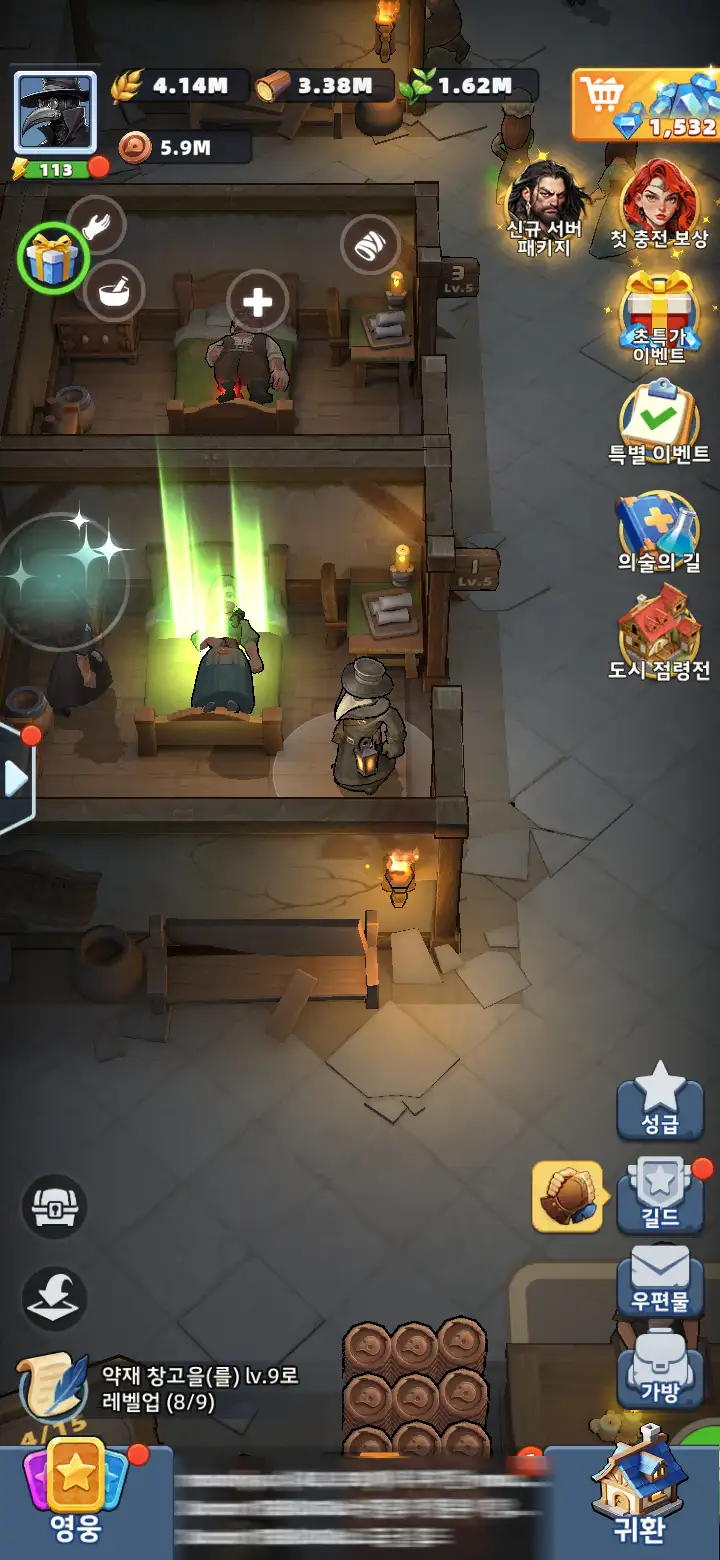This screenshot has width=720, height=1560.
Task: Tap the plus icon above the patient
Action: pos(257,301)
